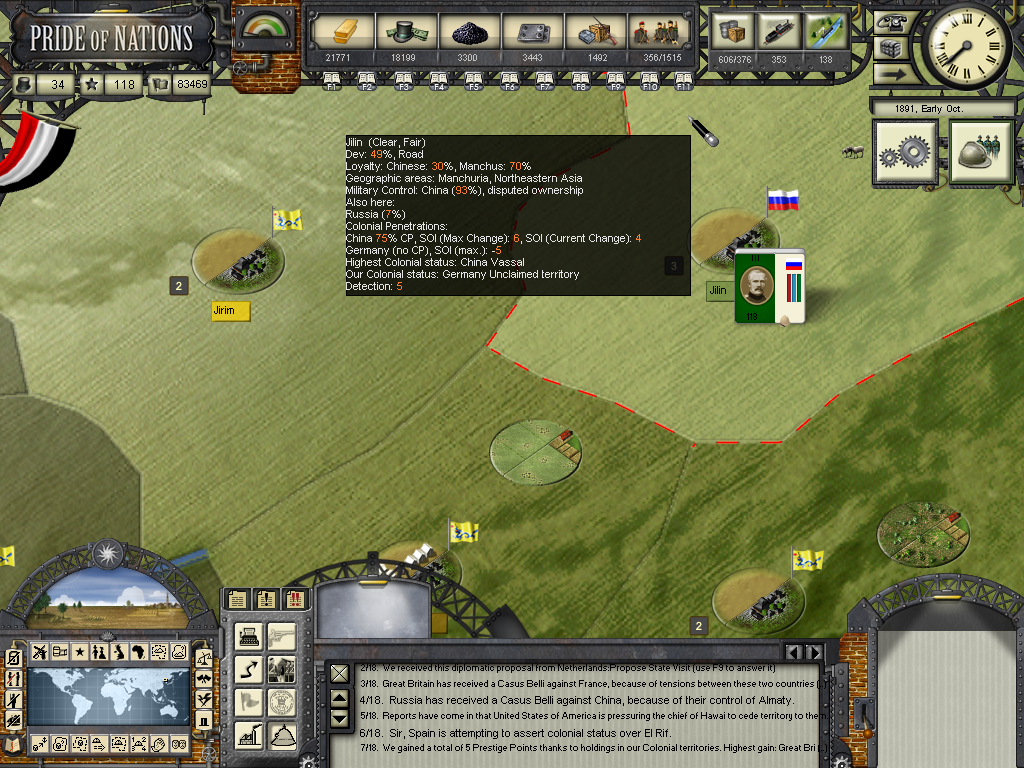Close the message log with the X button

pos(340,673)
